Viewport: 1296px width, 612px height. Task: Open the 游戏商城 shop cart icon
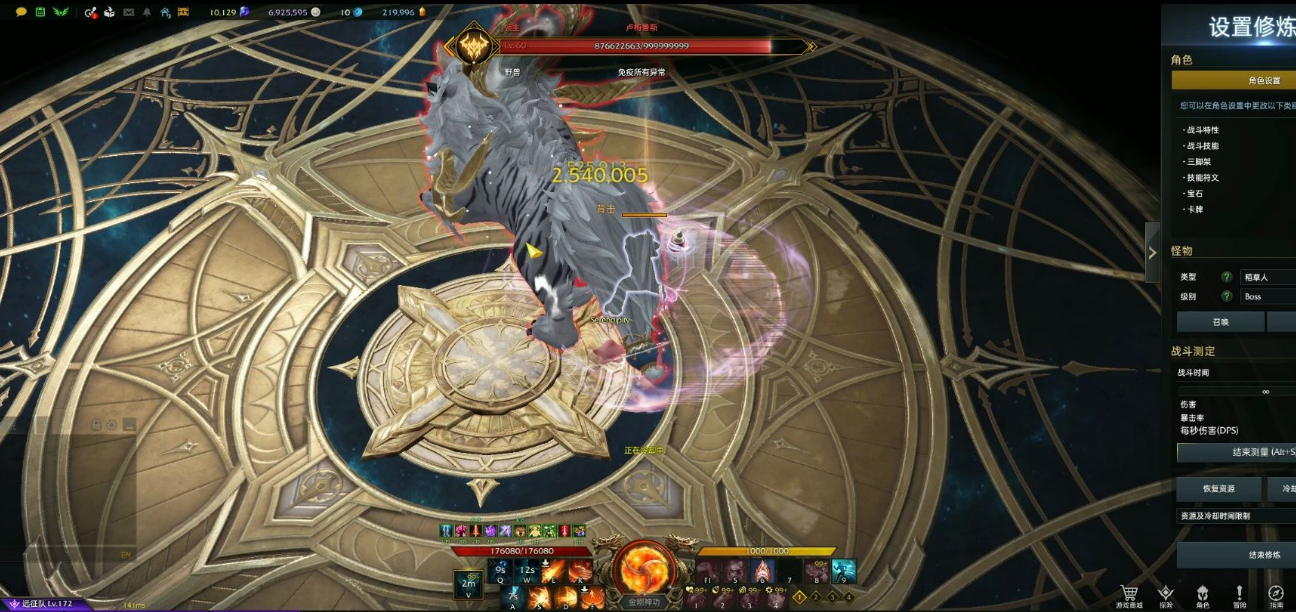[x=1130, y=594]
